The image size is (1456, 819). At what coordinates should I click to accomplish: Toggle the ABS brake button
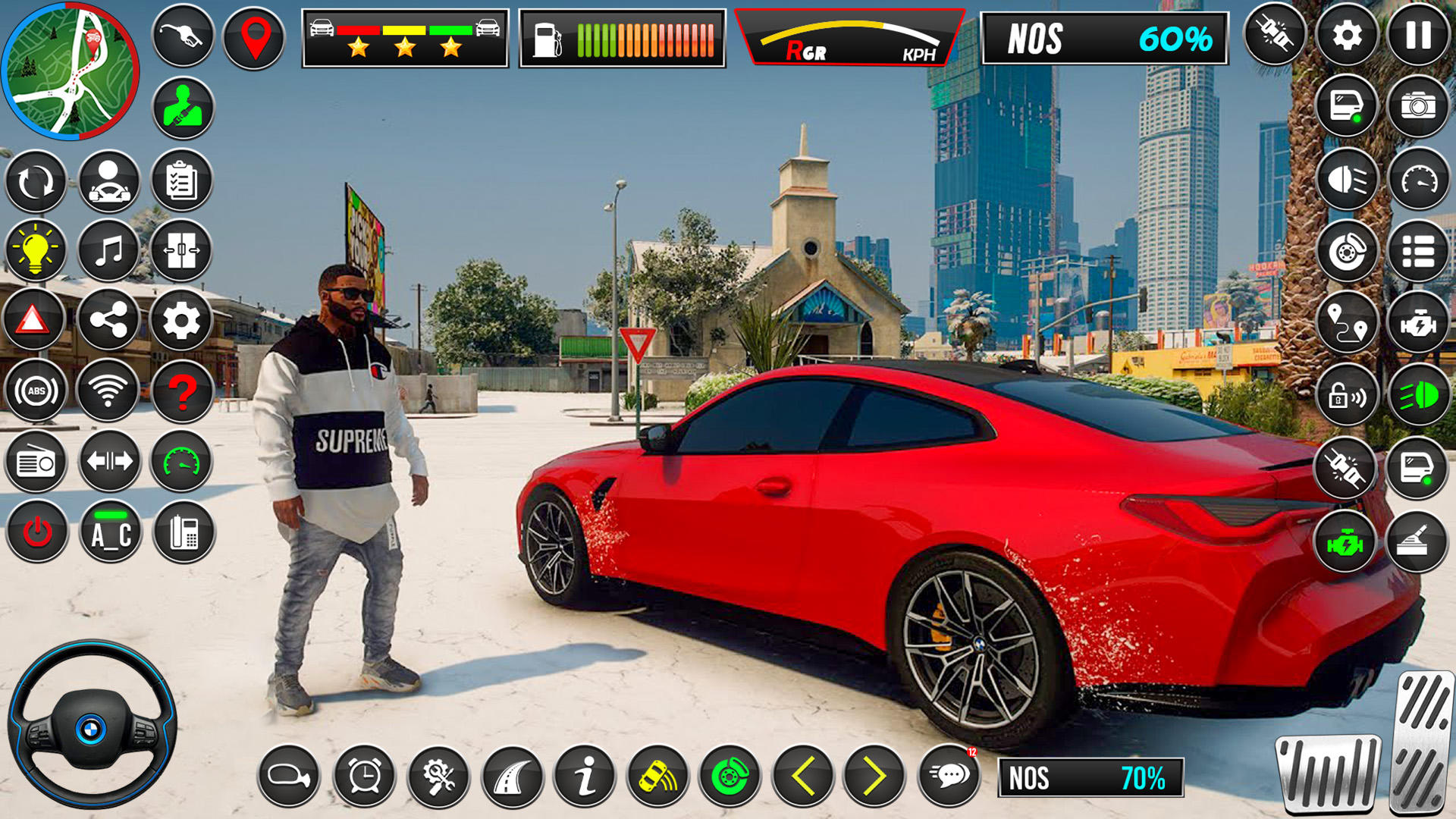coord(36,391)
